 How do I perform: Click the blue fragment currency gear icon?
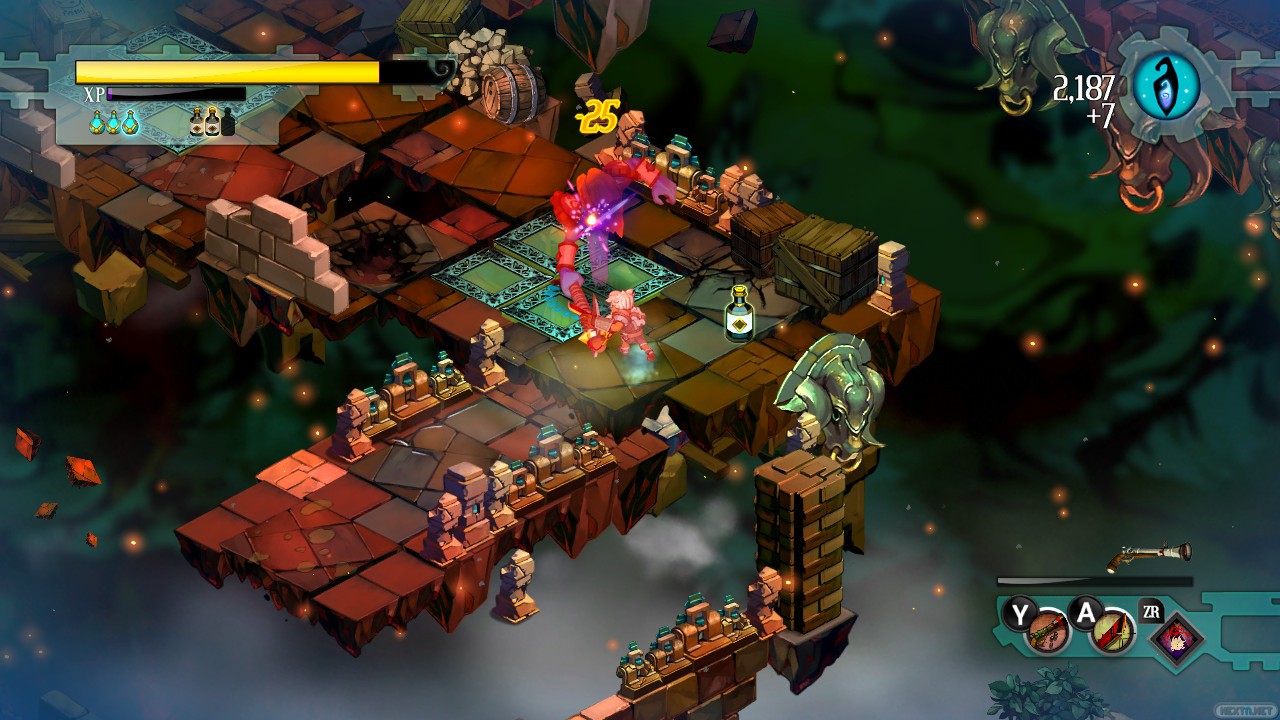1165,87
